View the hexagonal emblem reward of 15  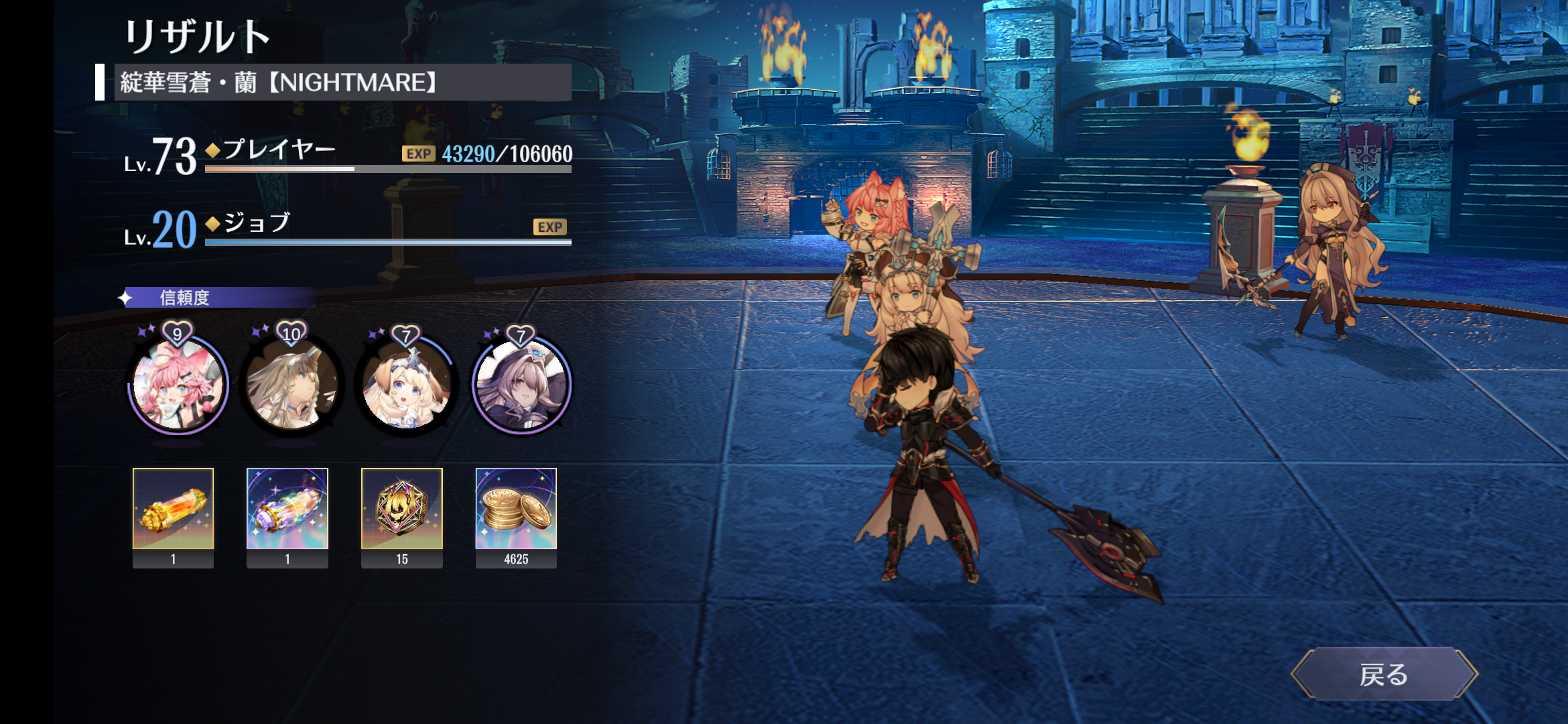tap(402, 509)
